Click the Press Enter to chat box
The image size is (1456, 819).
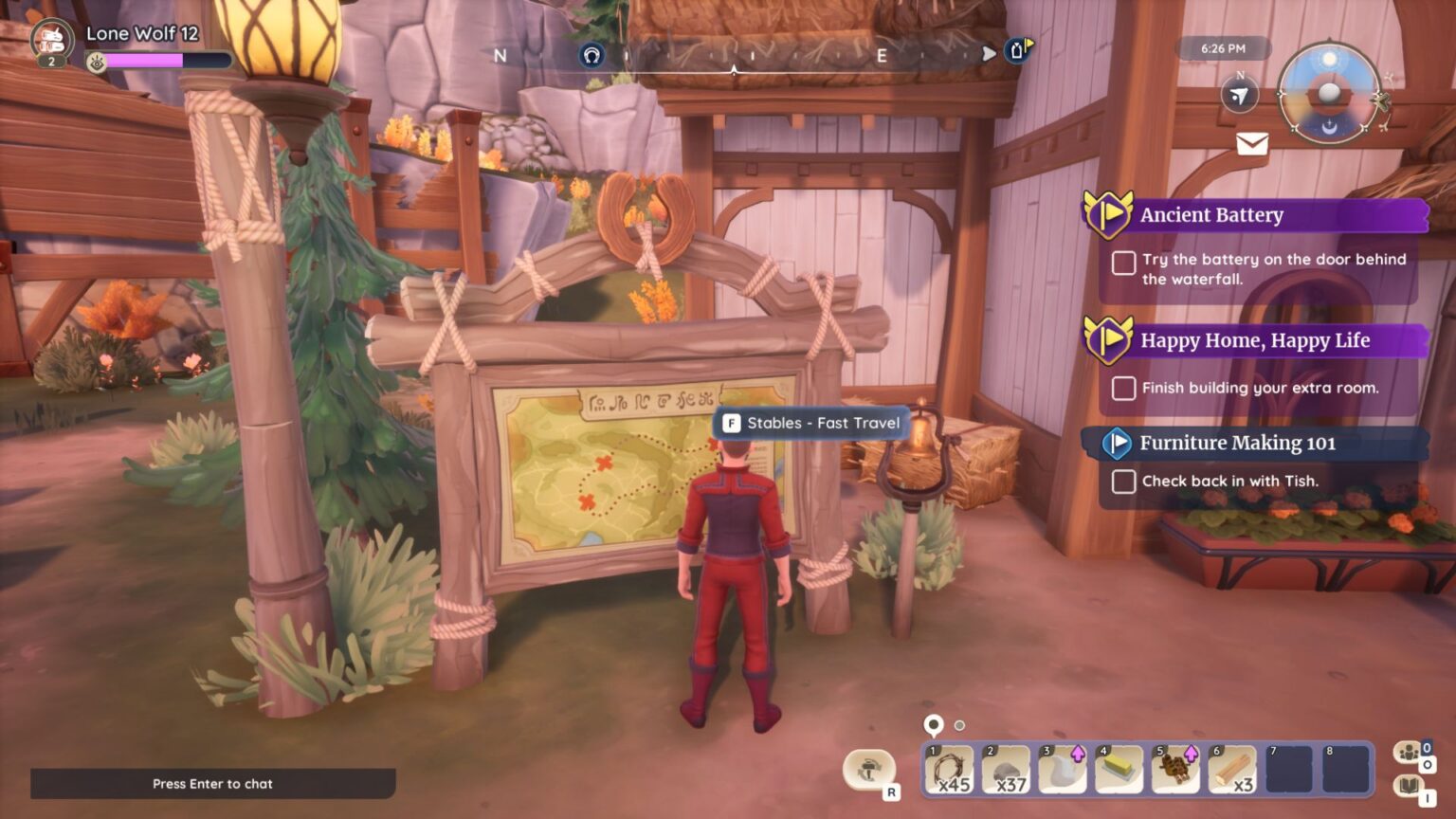[212, 784]
